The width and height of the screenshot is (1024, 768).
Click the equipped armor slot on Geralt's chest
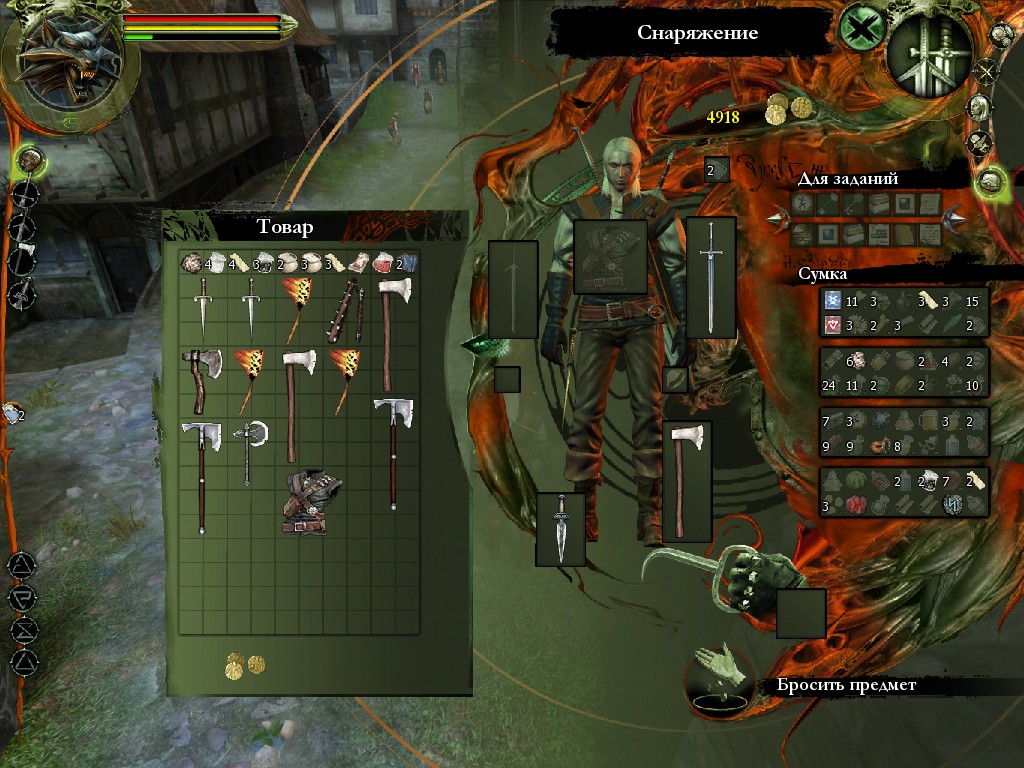[x=610, y=257]
